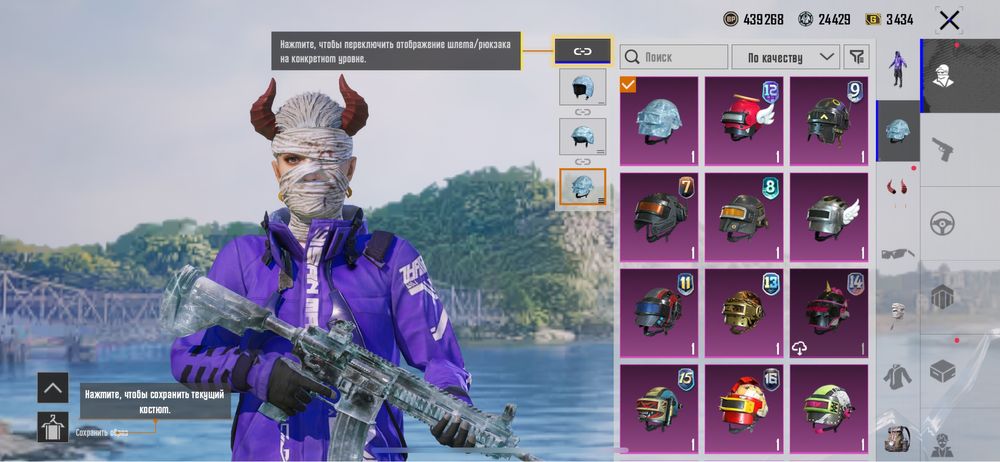This screenshot has width=1000, height=462.
Task: Choose the red winged helmet level 12
Action: (x=744, y=120)
